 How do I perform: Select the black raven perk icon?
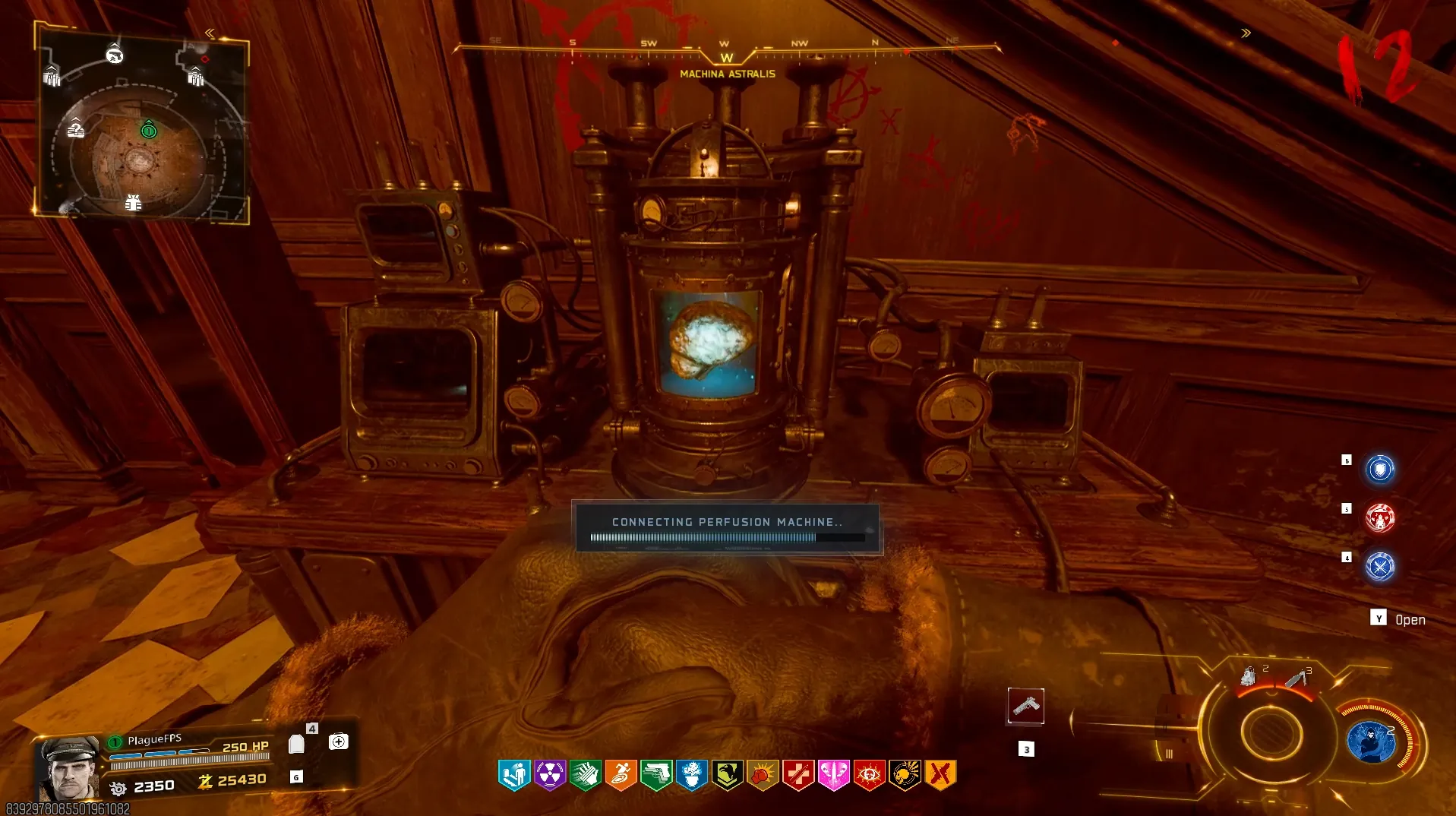[x=727, y=775]
